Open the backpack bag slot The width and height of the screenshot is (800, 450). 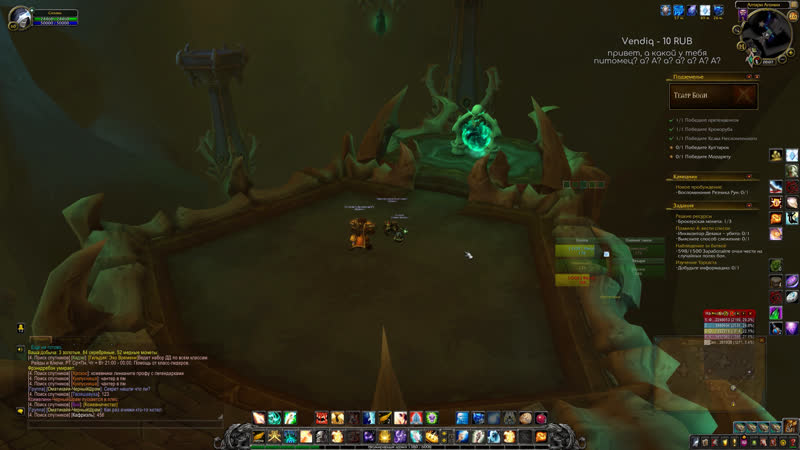pyautogui.click(x=791, y=441)
